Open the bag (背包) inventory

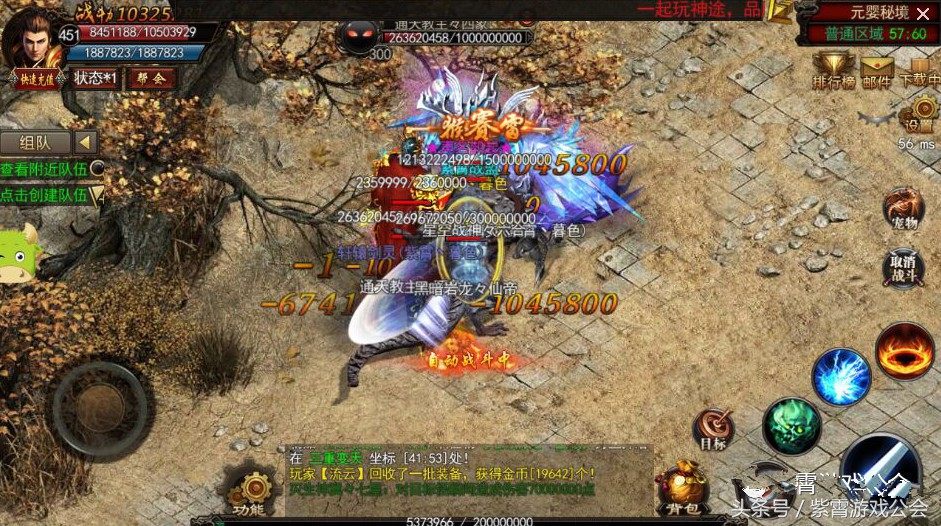pyautogui.click(x=683, y=487)
